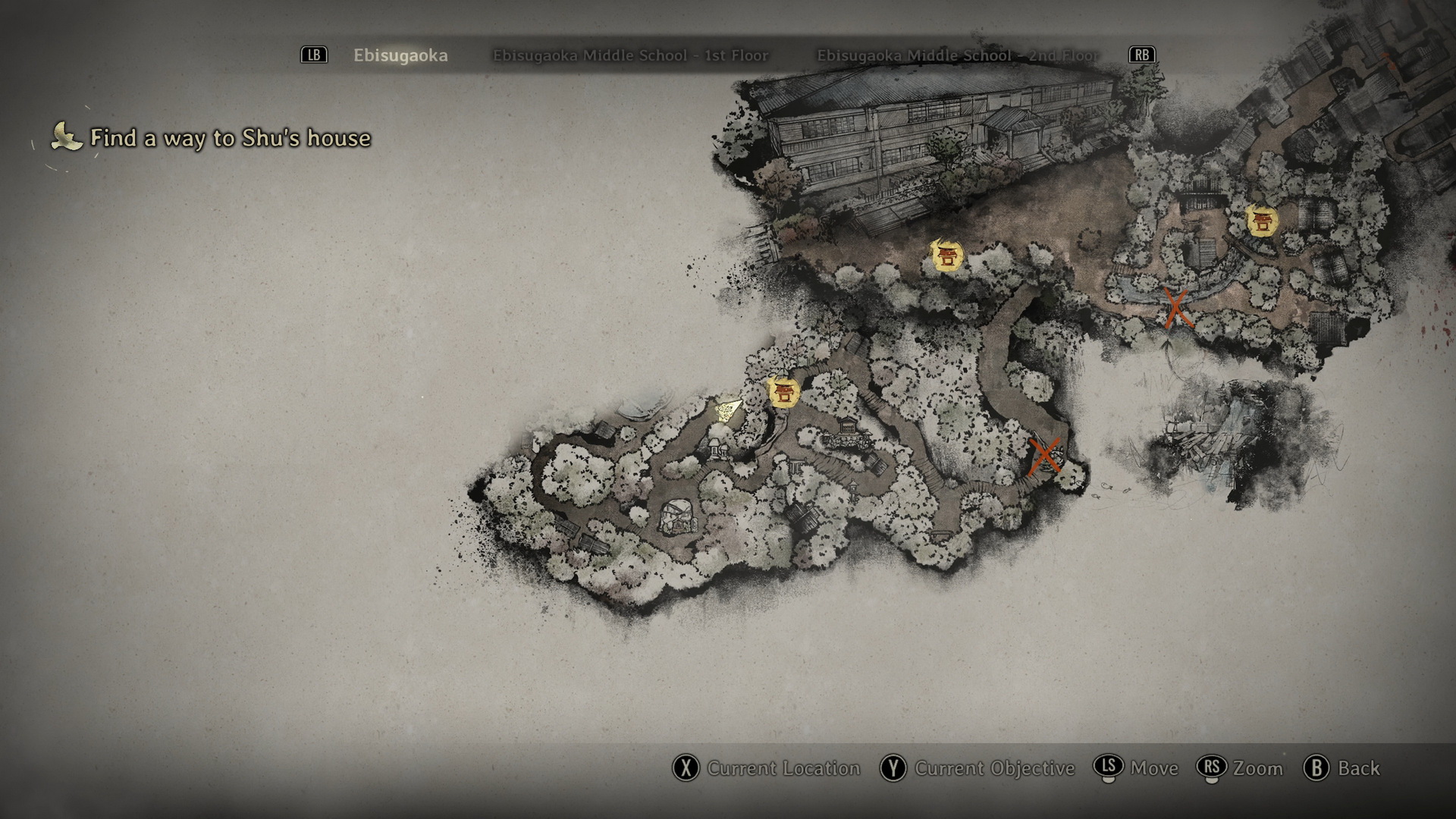This screenshot has height=819, width=1456.
Task: Switch to Ebisugaoka Middle School 1st Floor tab
Action: (x=630, y=55)
